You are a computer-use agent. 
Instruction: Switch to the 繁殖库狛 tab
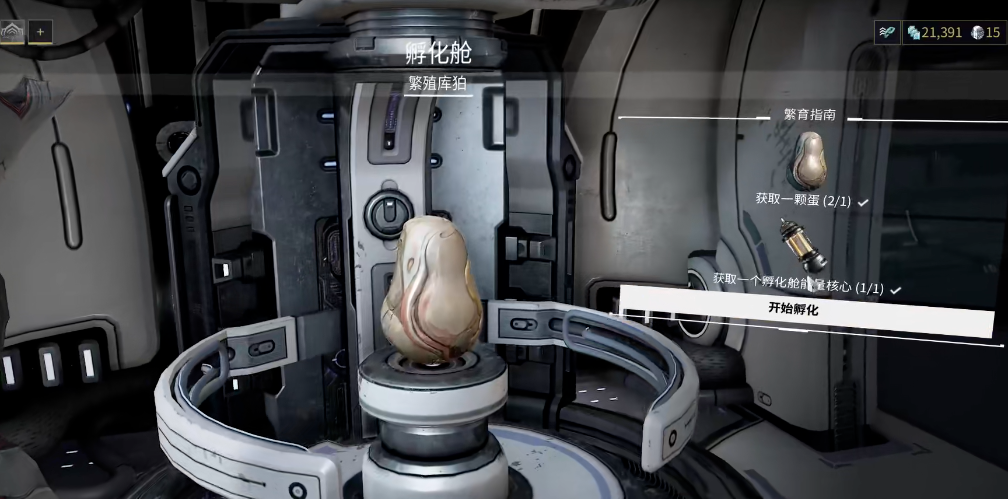pyautogui.click(x=437, y=84)
